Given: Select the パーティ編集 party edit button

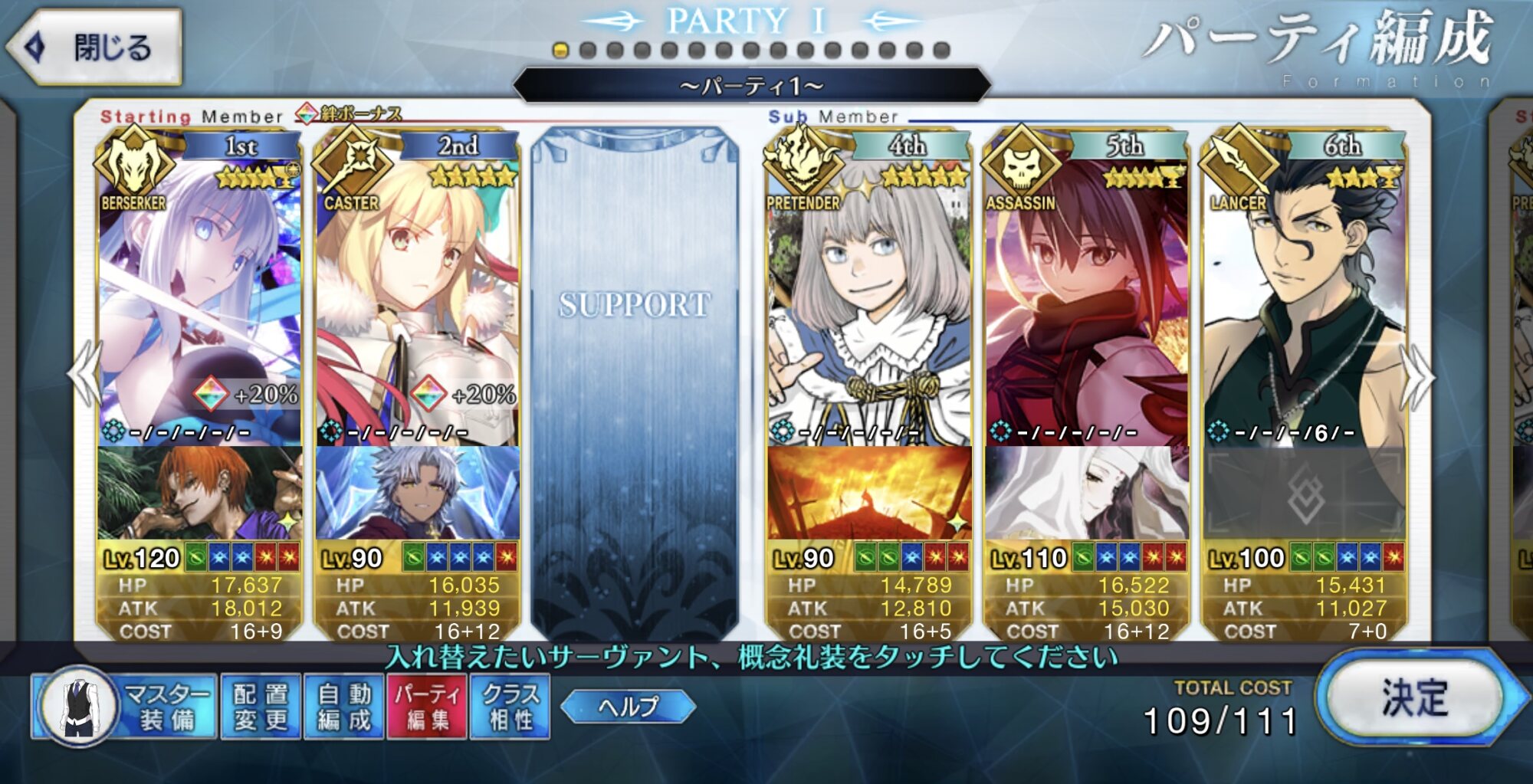Looking at the screenshot, I should click(x=427, y=707).
